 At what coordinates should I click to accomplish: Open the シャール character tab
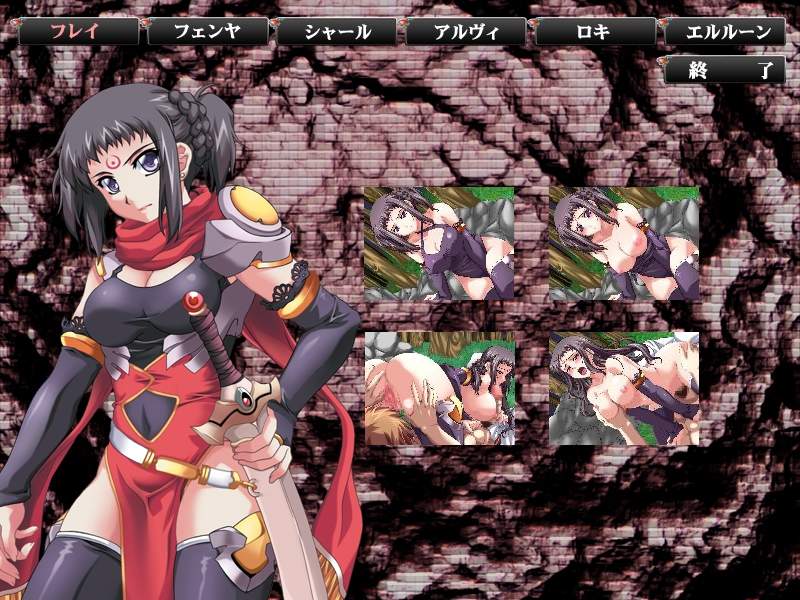pos(337,31)
